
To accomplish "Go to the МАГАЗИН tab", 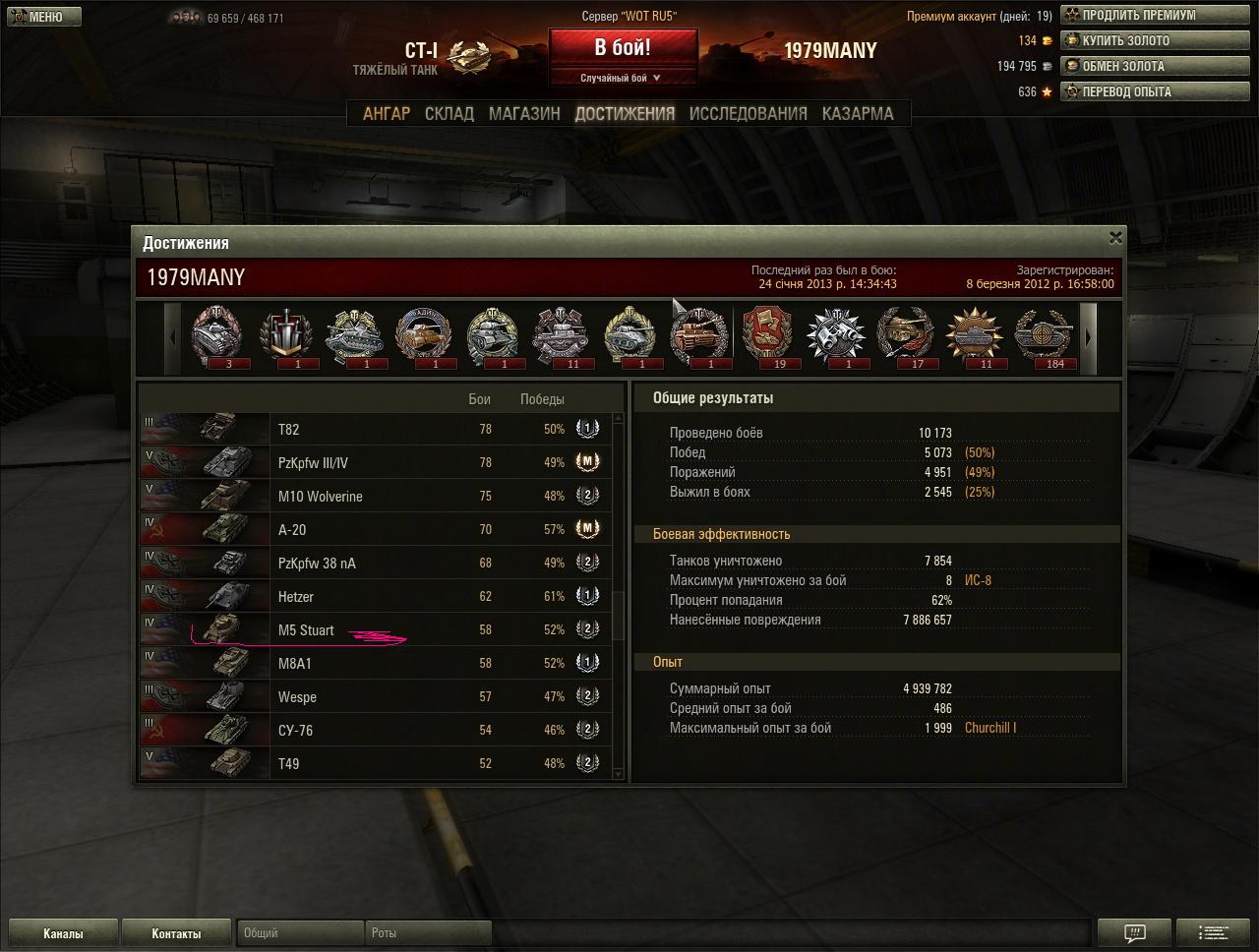I will [524, 113].
